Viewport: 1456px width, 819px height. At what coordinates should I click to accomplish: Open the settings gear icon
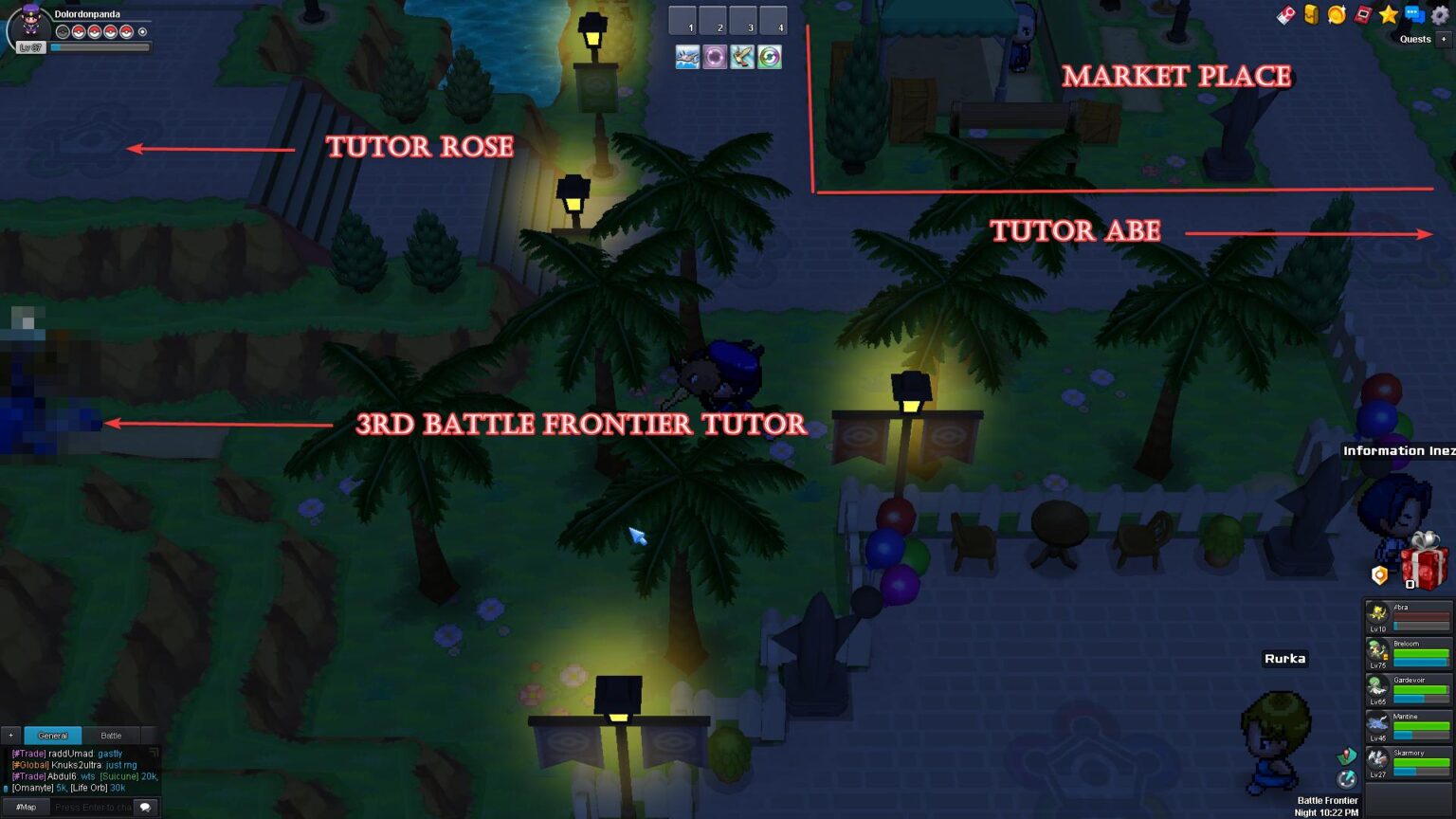coord(1439,15)
